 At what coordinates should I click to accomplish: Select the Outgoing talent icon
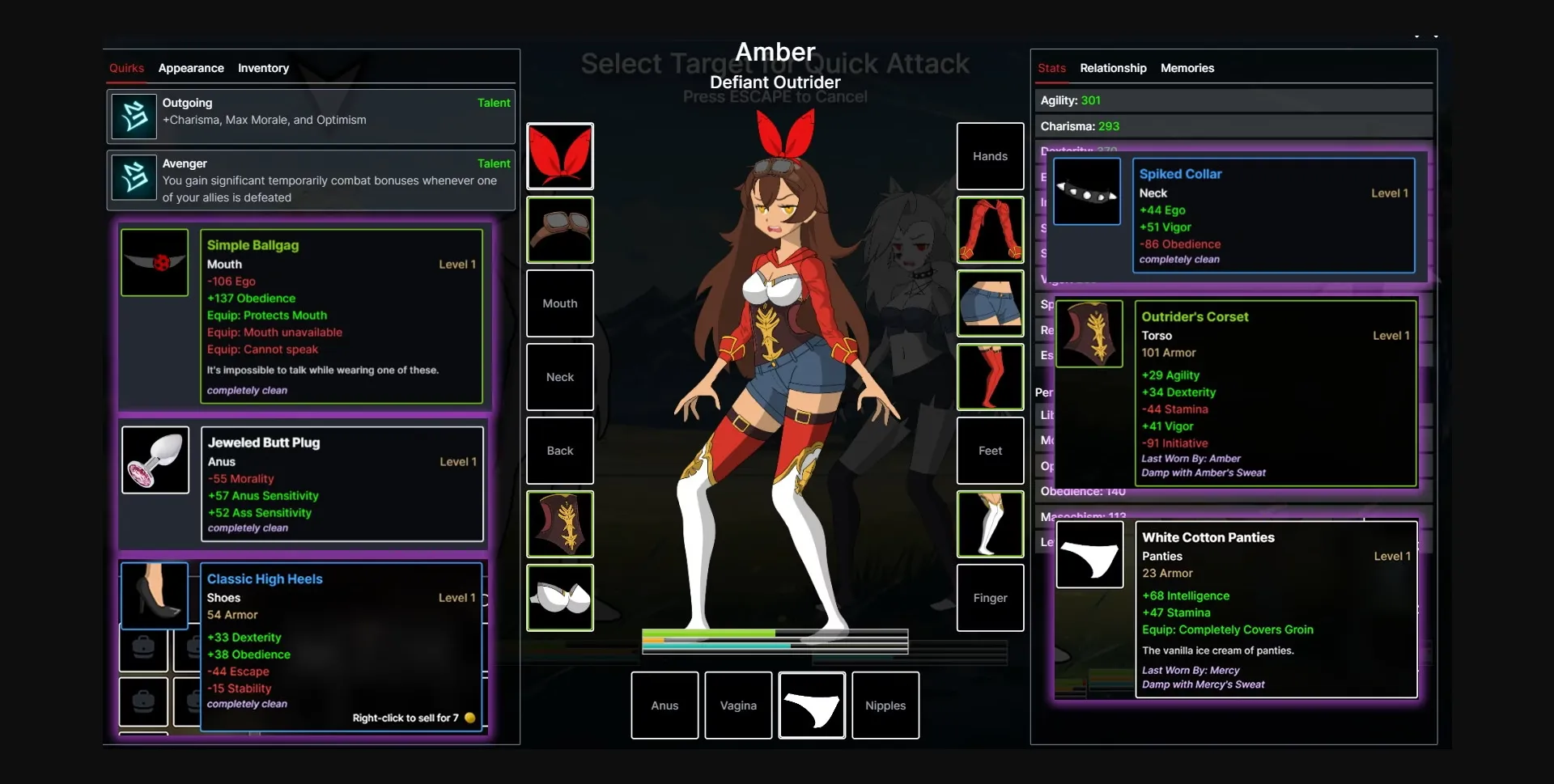pyautogui.click(x=134, y=116)
